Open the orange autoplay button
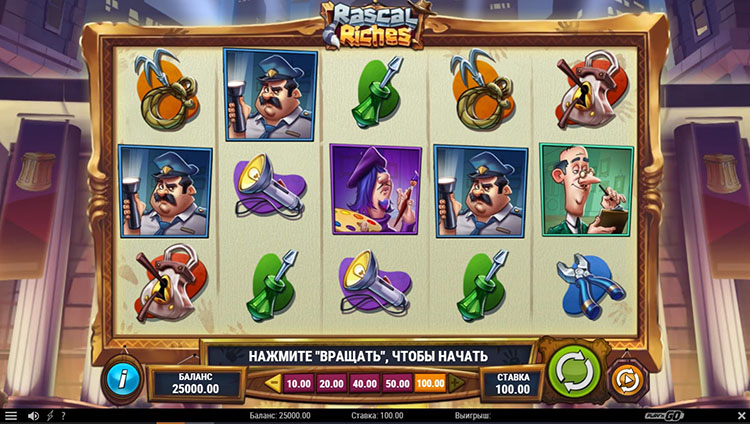 pyautogui.click(x=626, y=379)
